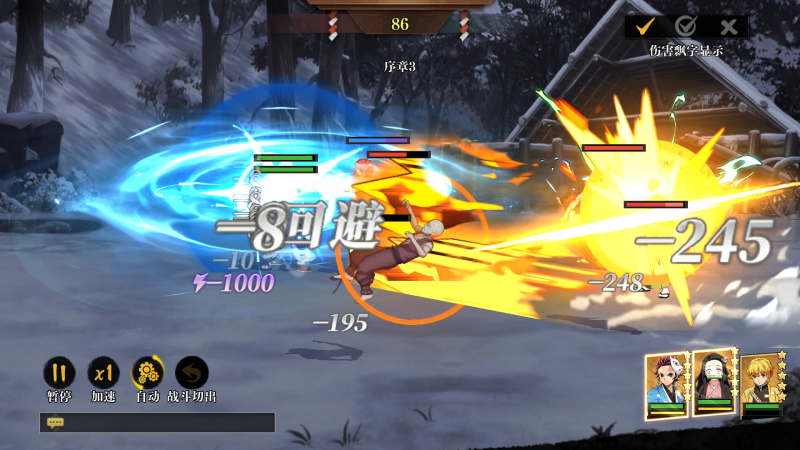Select Tanjiro's character card
Image resolution: width=800 pixels, height=450 pixels.
point(666,383)
